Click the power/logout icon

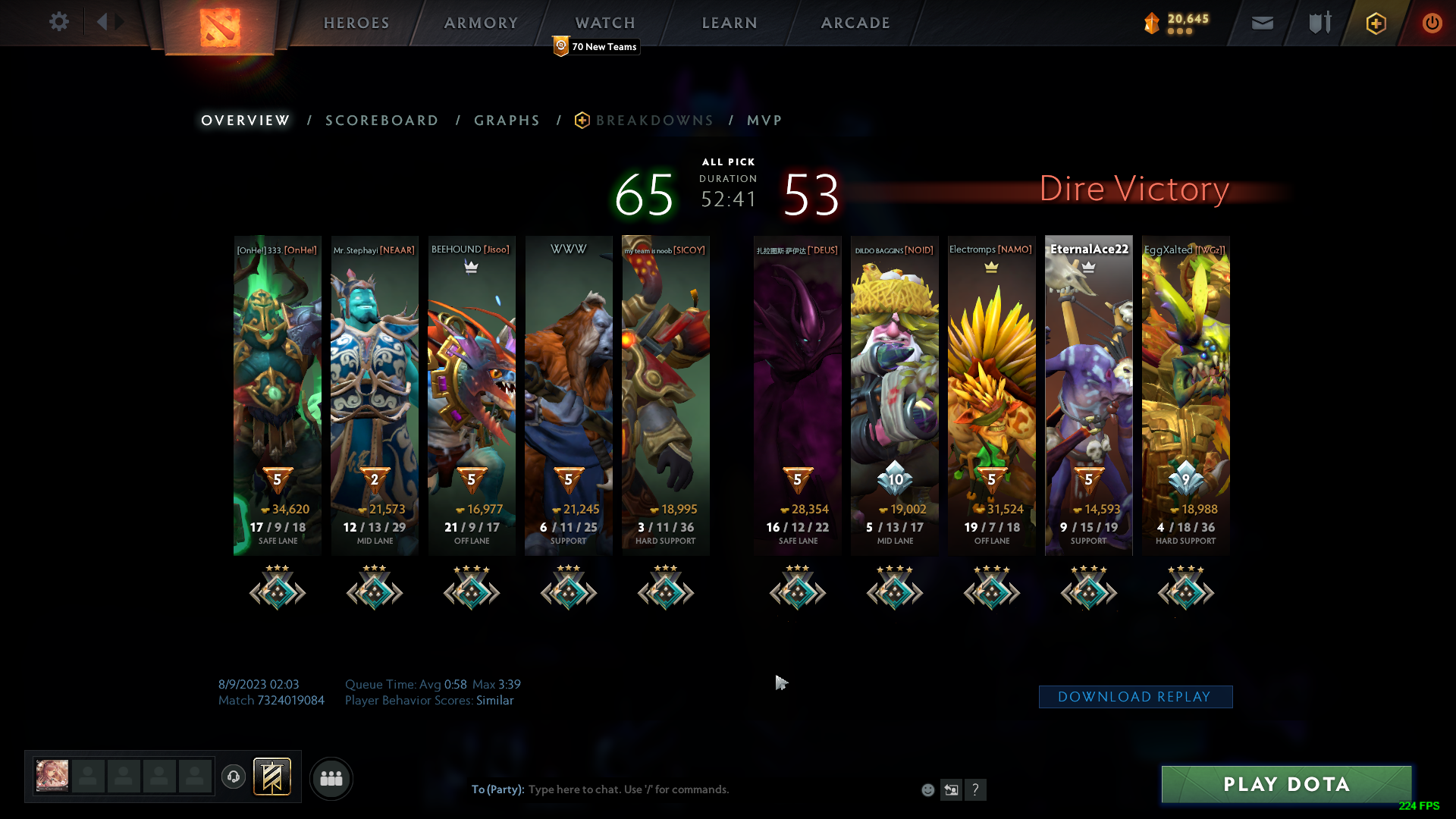click(x=1432, y=23)
